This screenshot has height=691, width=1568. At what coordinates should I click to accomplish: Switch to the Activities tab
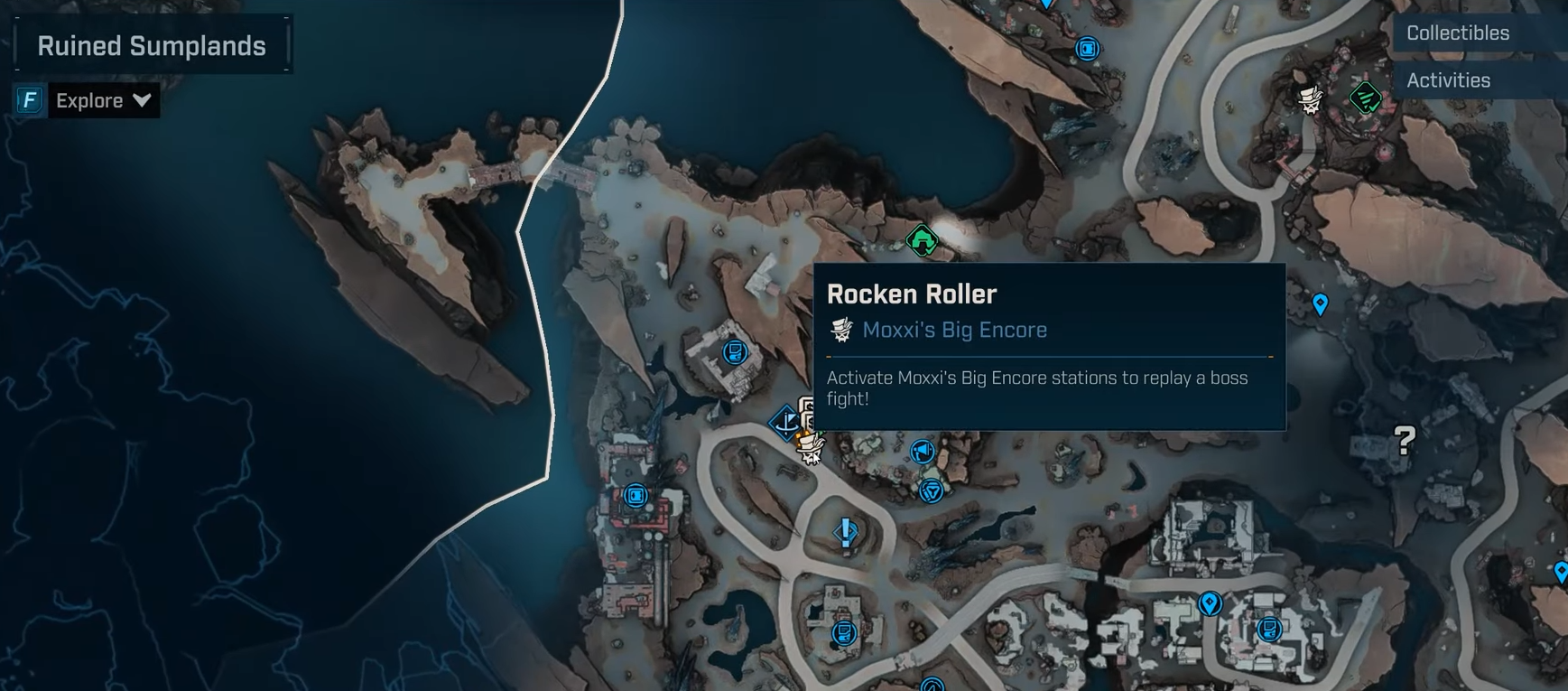[1448, 79]
